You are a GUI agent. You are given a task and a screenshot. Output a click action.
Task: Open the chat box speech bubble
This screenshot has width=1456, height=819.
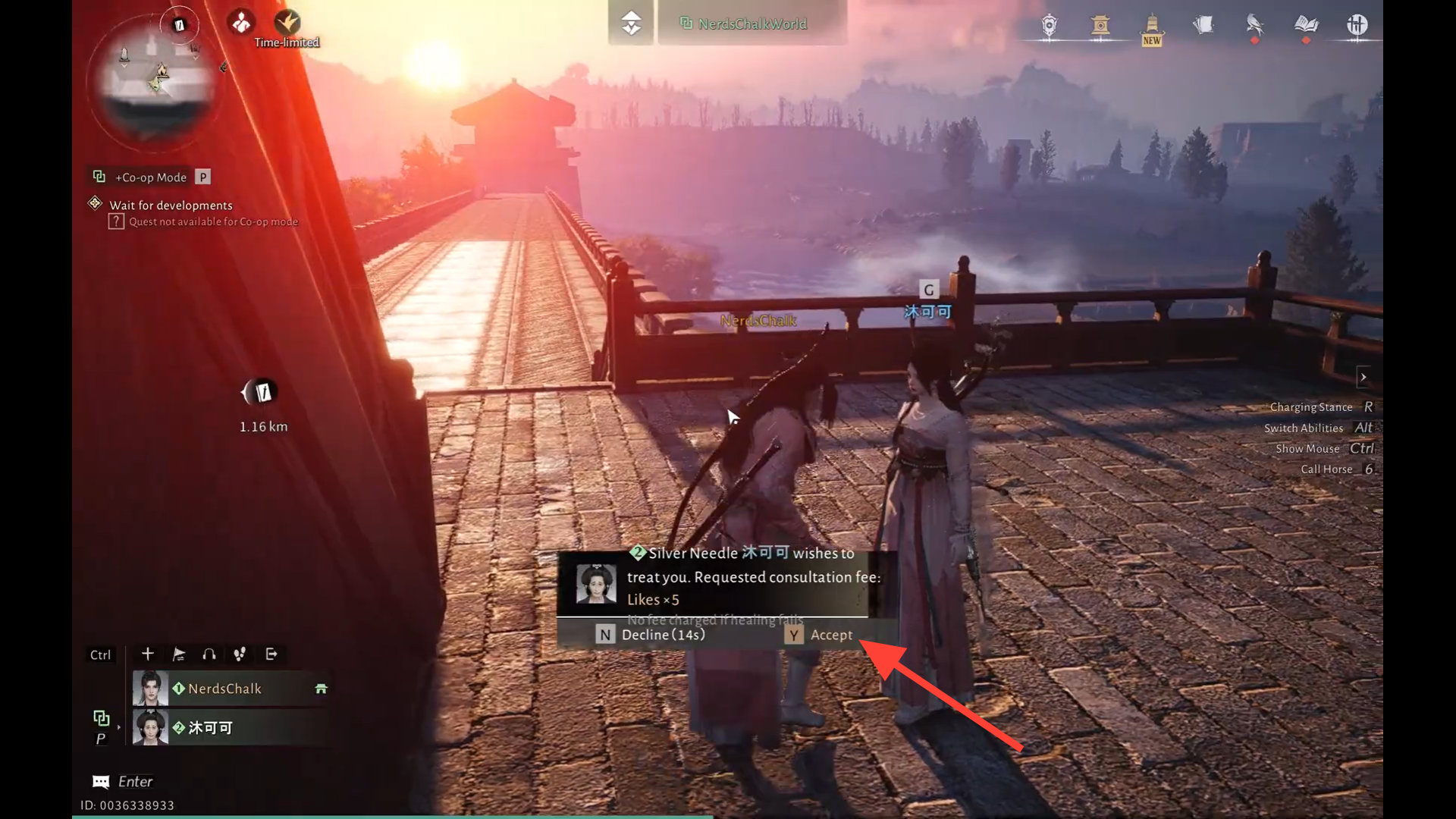coord(101,782)
